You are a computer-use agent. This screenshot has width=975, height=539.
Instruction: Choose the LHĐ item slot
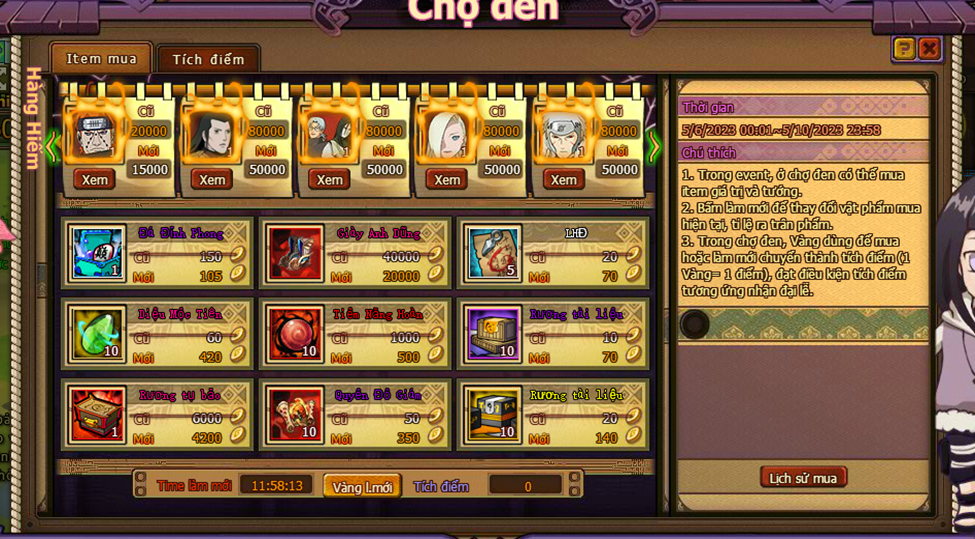[x=494, y=253]
